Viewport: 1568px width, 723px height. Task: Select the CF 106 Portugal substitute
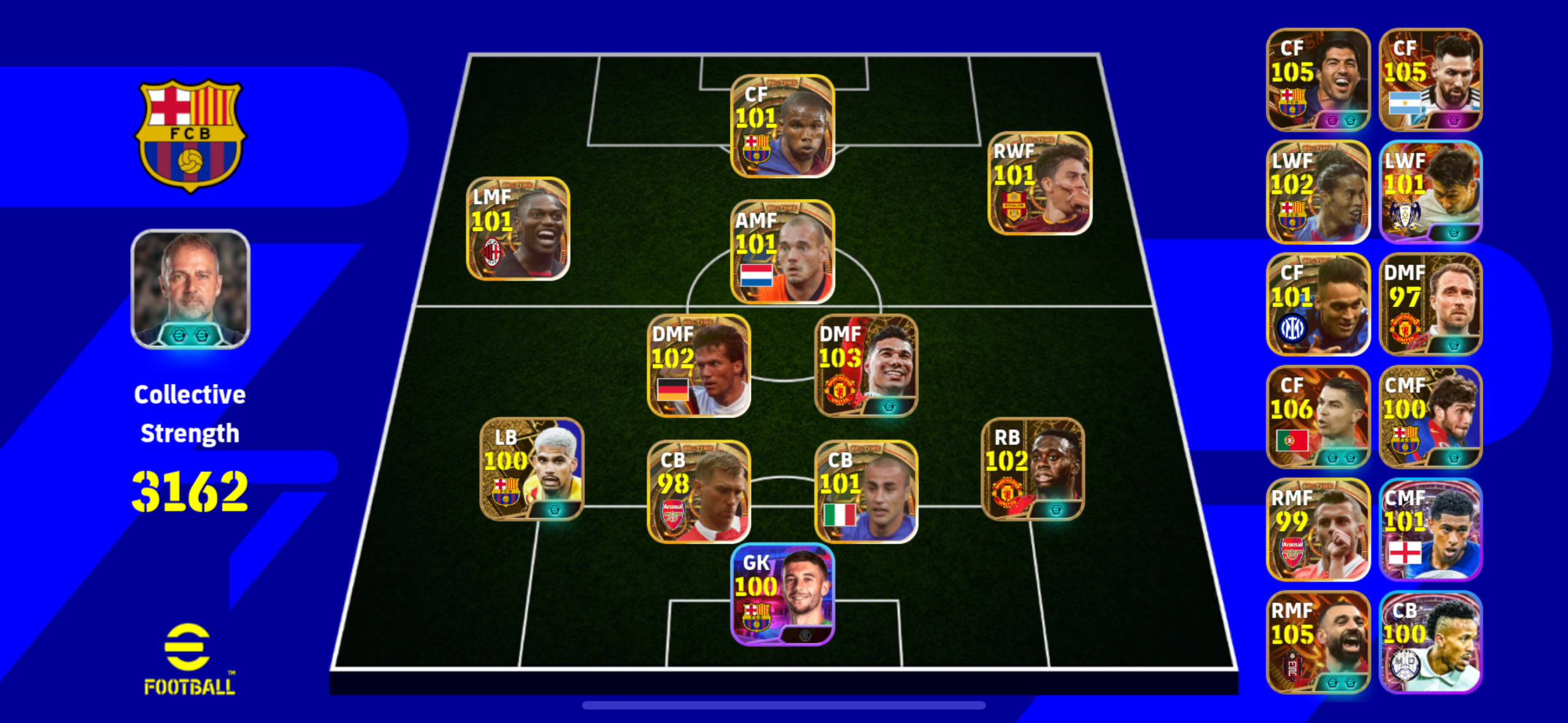(x=1317, y=417)
